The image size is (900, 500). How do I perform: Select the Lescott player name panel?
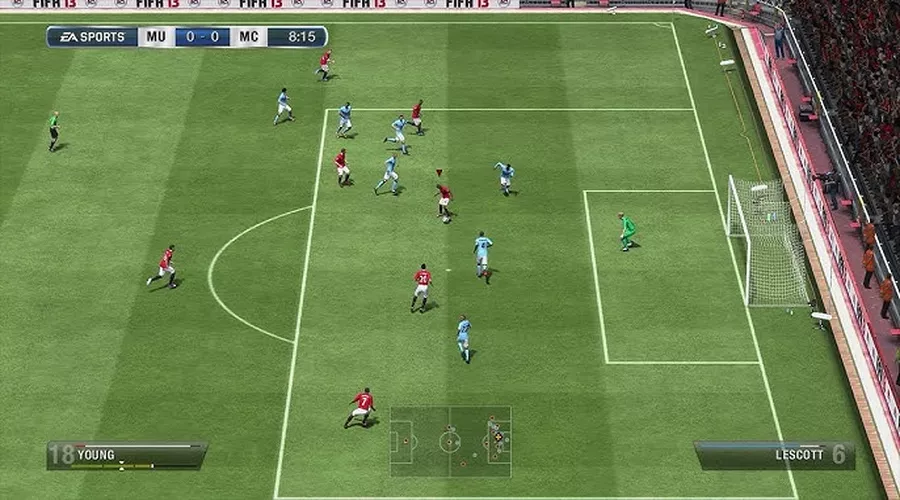pyautogui.click(x=774, y=456)
